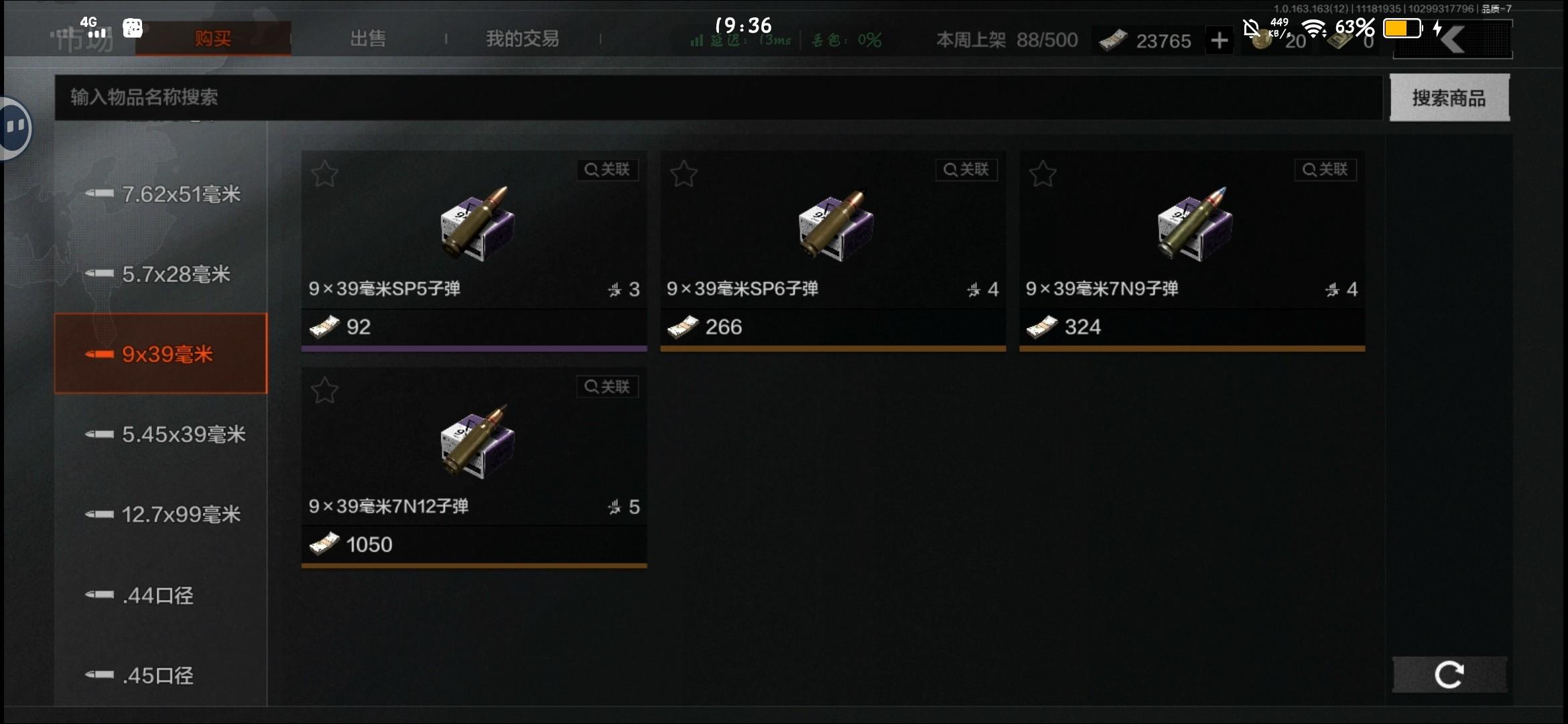Click the plus button to add cash
1568x724 pixels.
tap(1220, 41)
